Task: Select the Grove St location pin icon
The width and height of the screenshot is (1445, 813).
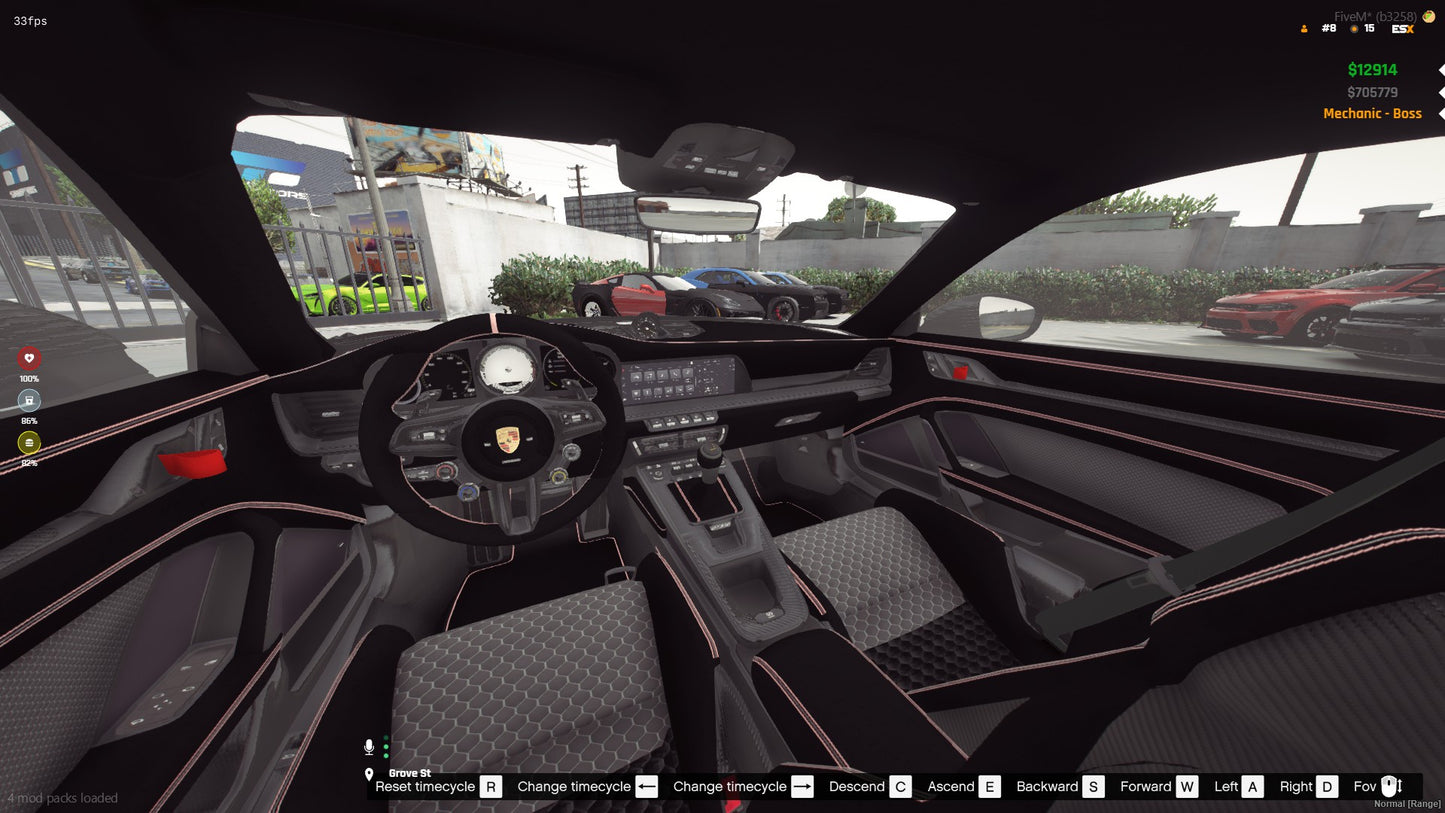Action: click(x=371, y=773)
